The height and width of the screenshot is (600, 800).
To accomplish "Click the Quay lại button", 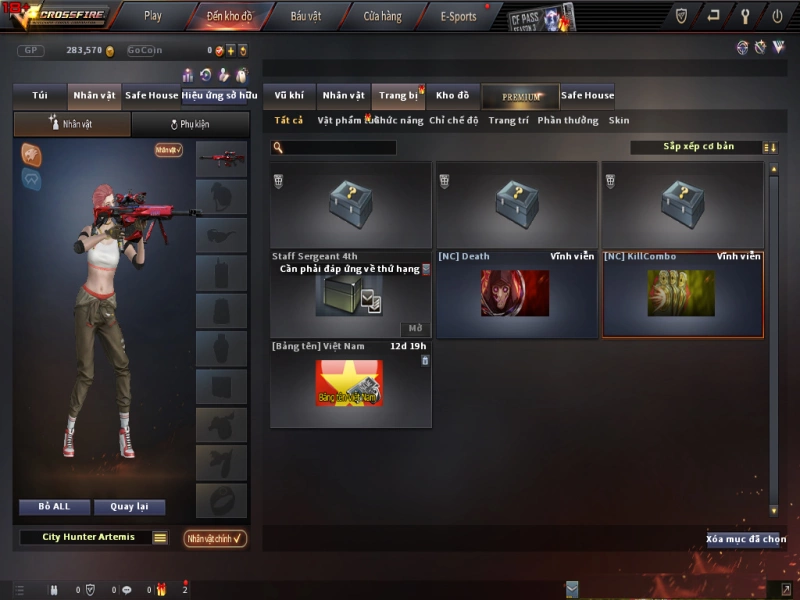I will click(129, 507).
